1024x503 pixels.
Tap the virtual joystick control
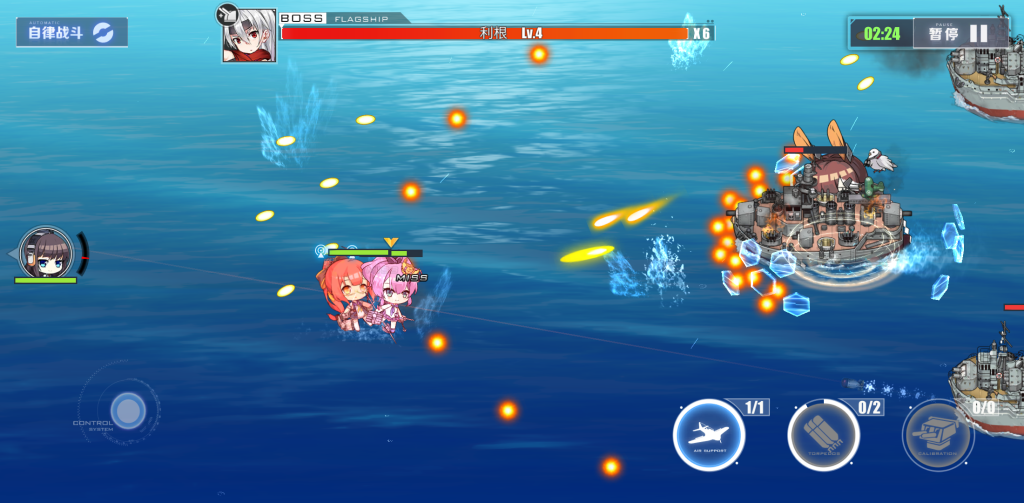pos(127,410)
